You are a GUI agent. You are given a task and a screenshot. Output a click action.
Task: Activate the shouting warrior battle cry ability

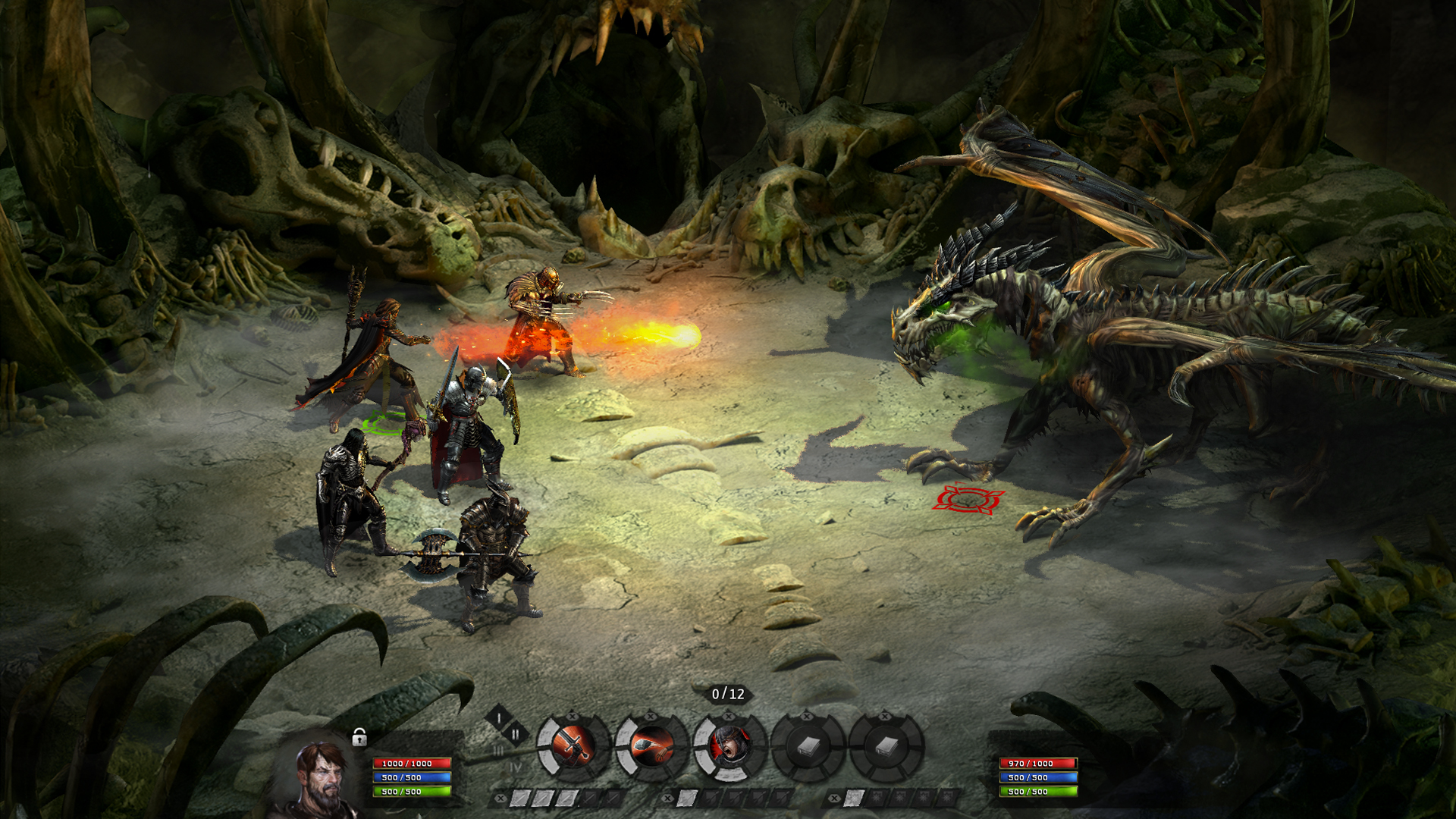pyautogui.click(x=730, y=747)
